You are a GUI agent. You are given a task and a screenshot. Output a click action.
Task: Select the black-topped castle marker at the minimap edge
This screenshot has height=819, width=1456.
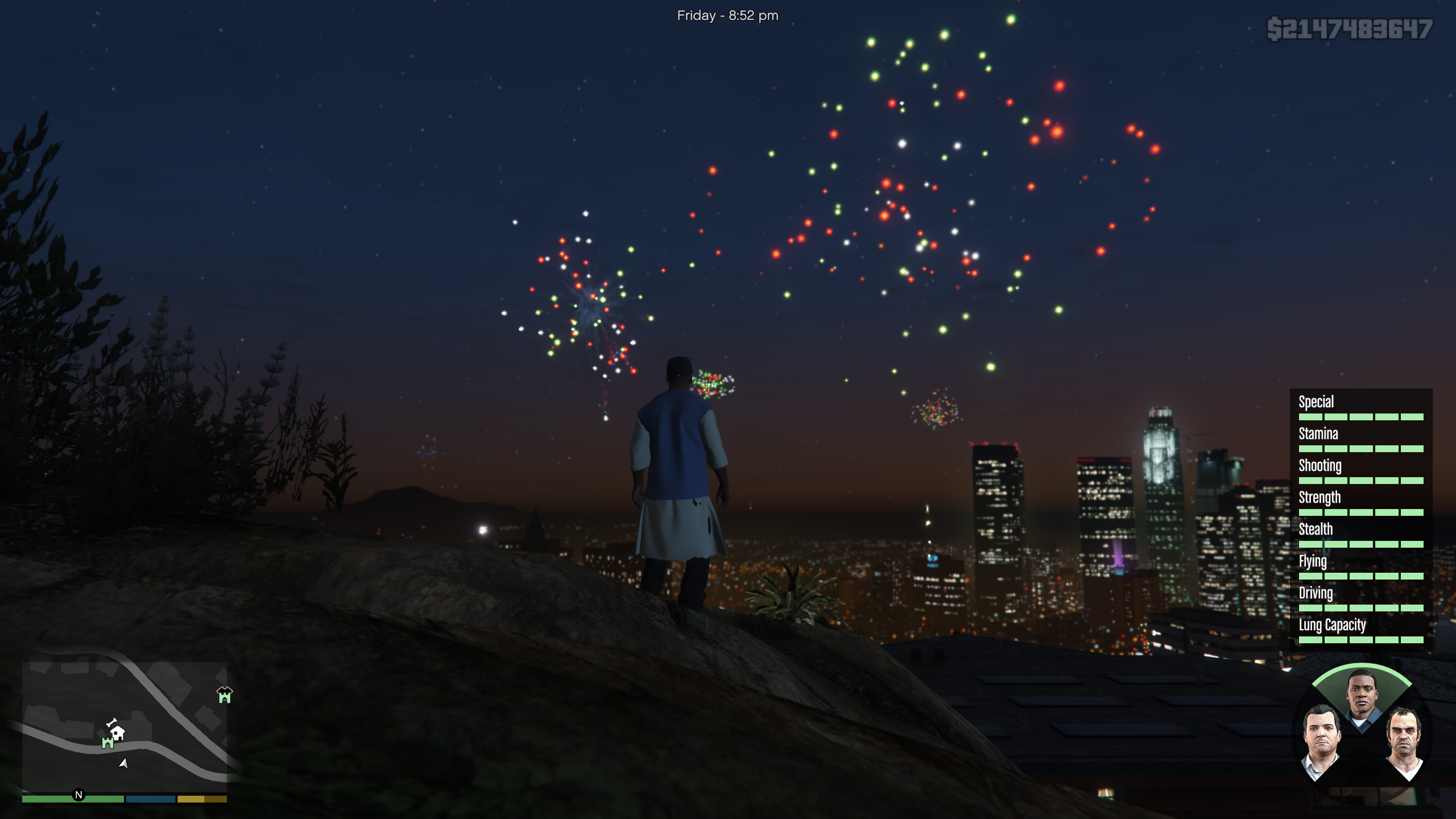coord(225,694)
